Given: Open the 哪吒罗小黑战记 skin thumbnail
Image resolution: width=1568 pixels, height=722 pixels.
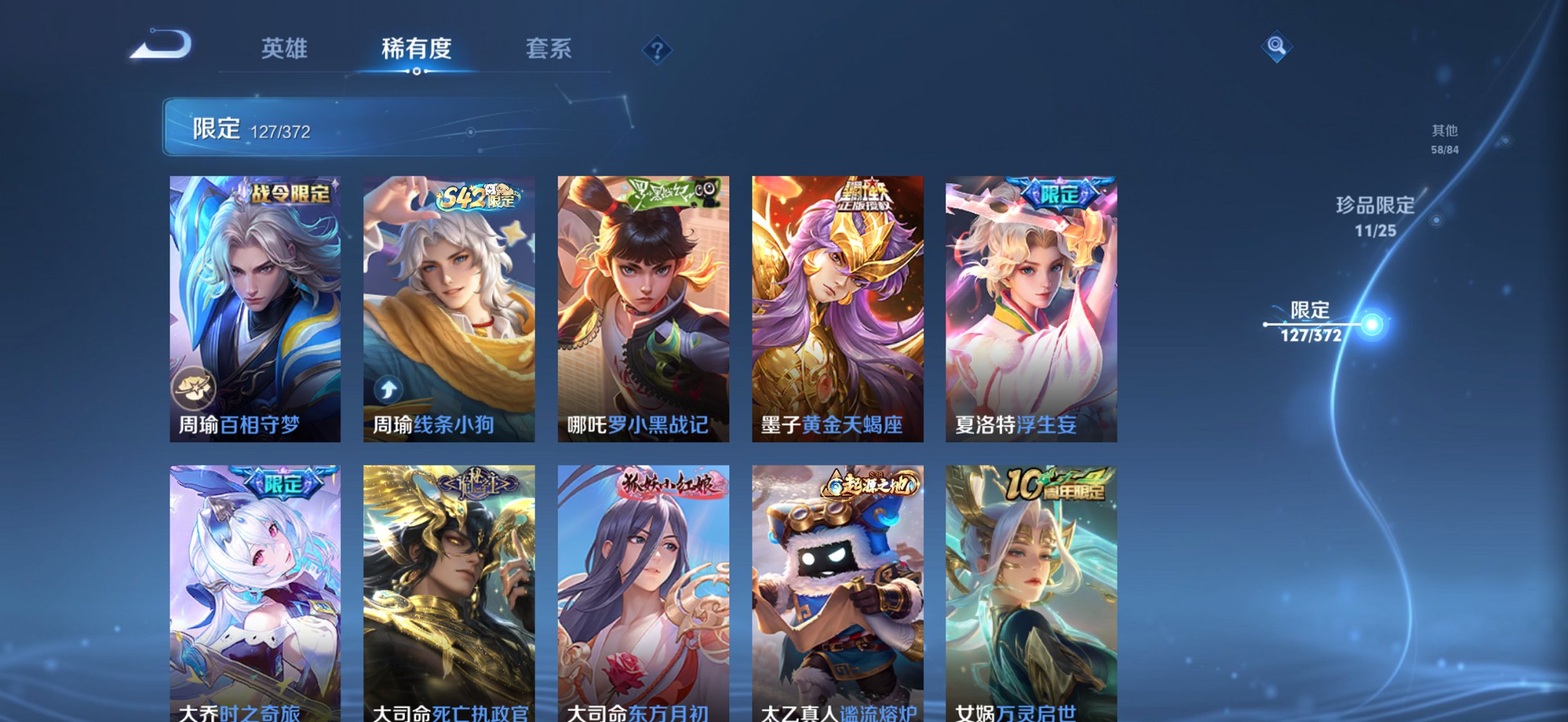Looking at the screenshot, I should point(639,309).
